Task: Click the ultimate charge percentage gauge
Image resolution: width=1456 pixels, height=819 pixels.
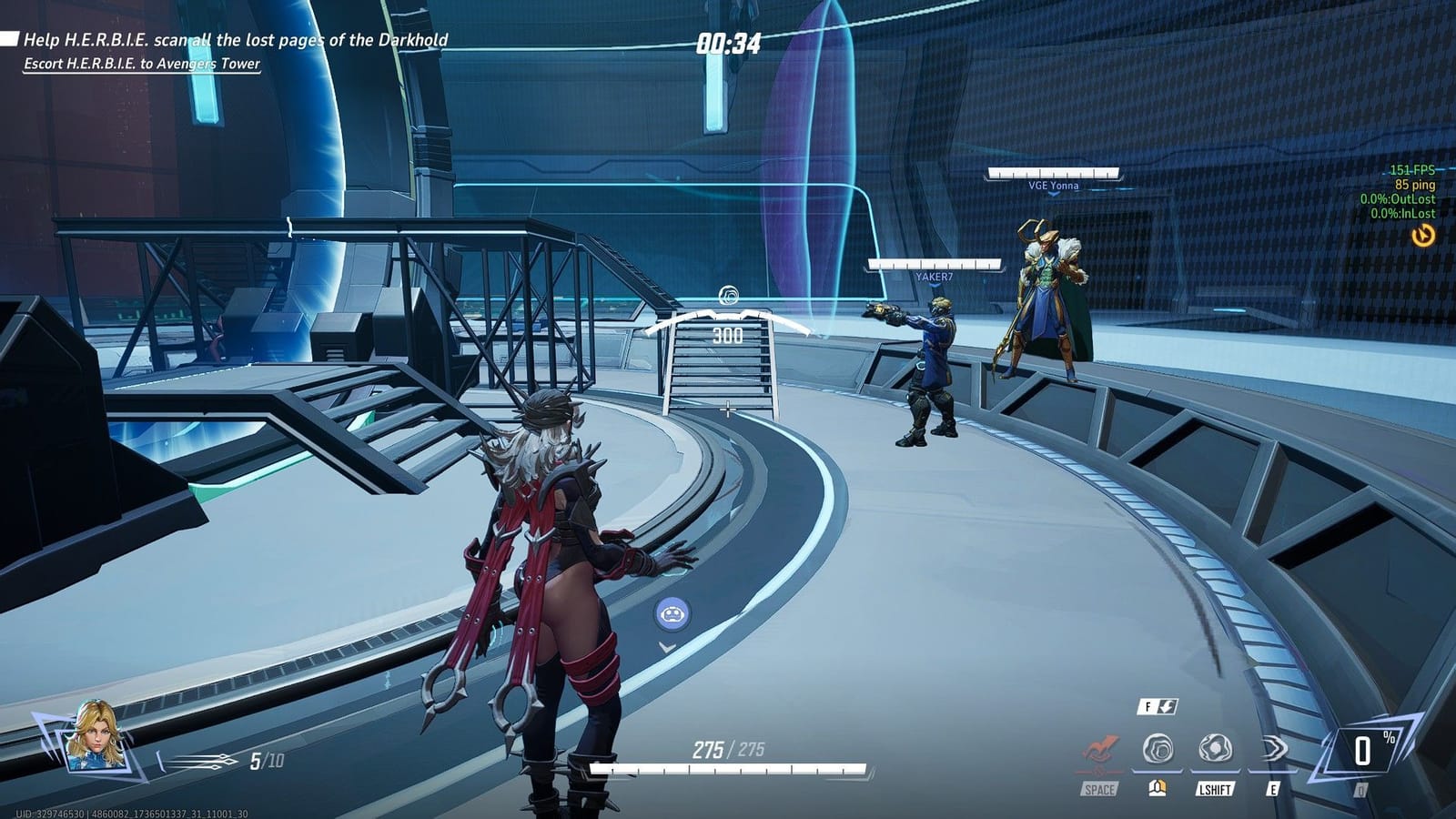Action: click(1362, 751)
